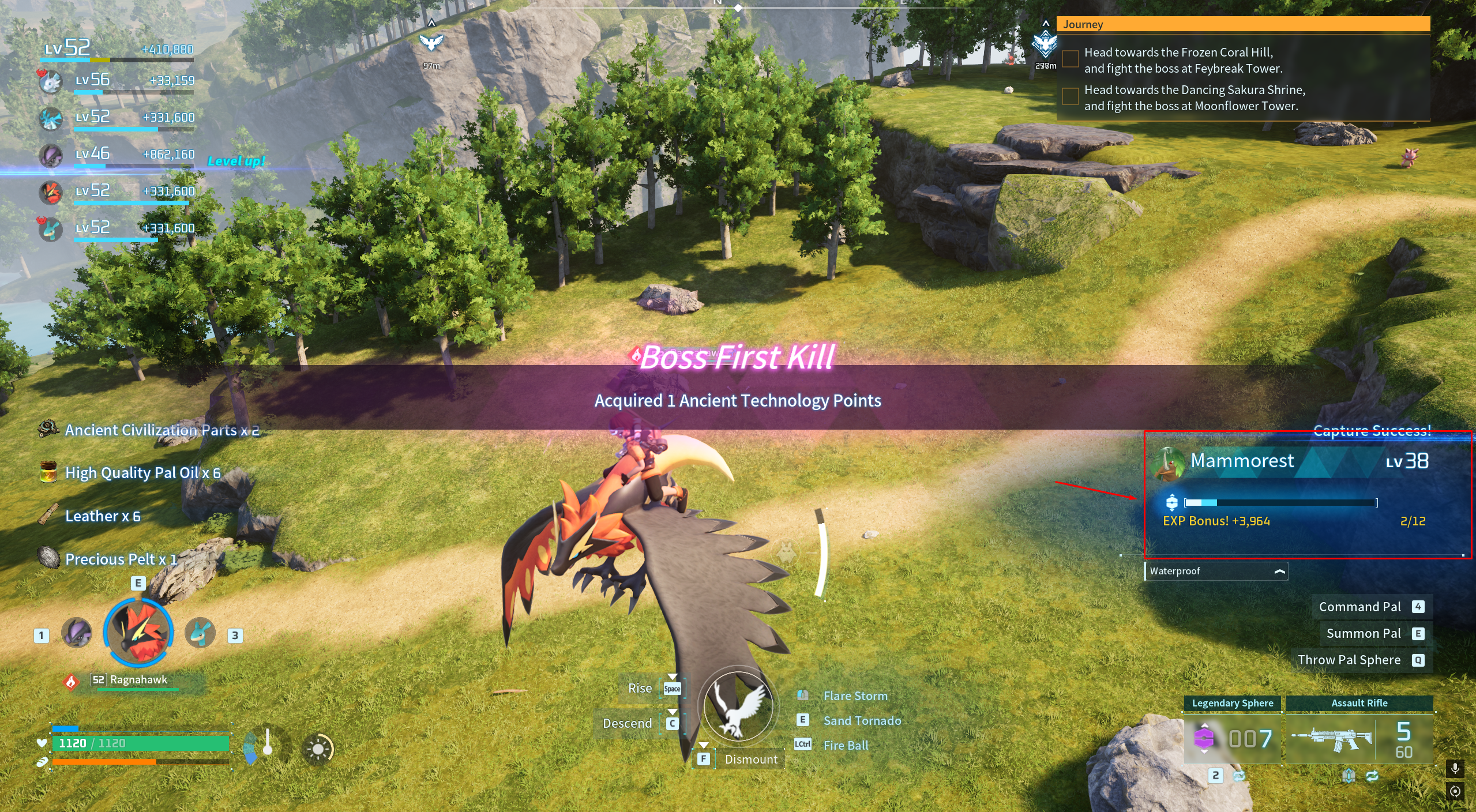Click the thermometer temperature gauge
Screen dimensions: 1476x812
click(267, 744)
